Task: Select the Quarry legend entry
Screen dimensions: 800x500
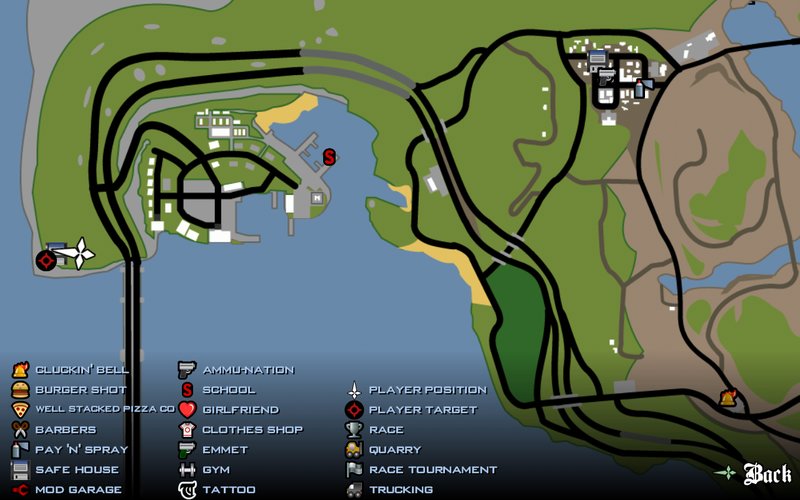Action: pyautogui.click(x=395, y=450)
